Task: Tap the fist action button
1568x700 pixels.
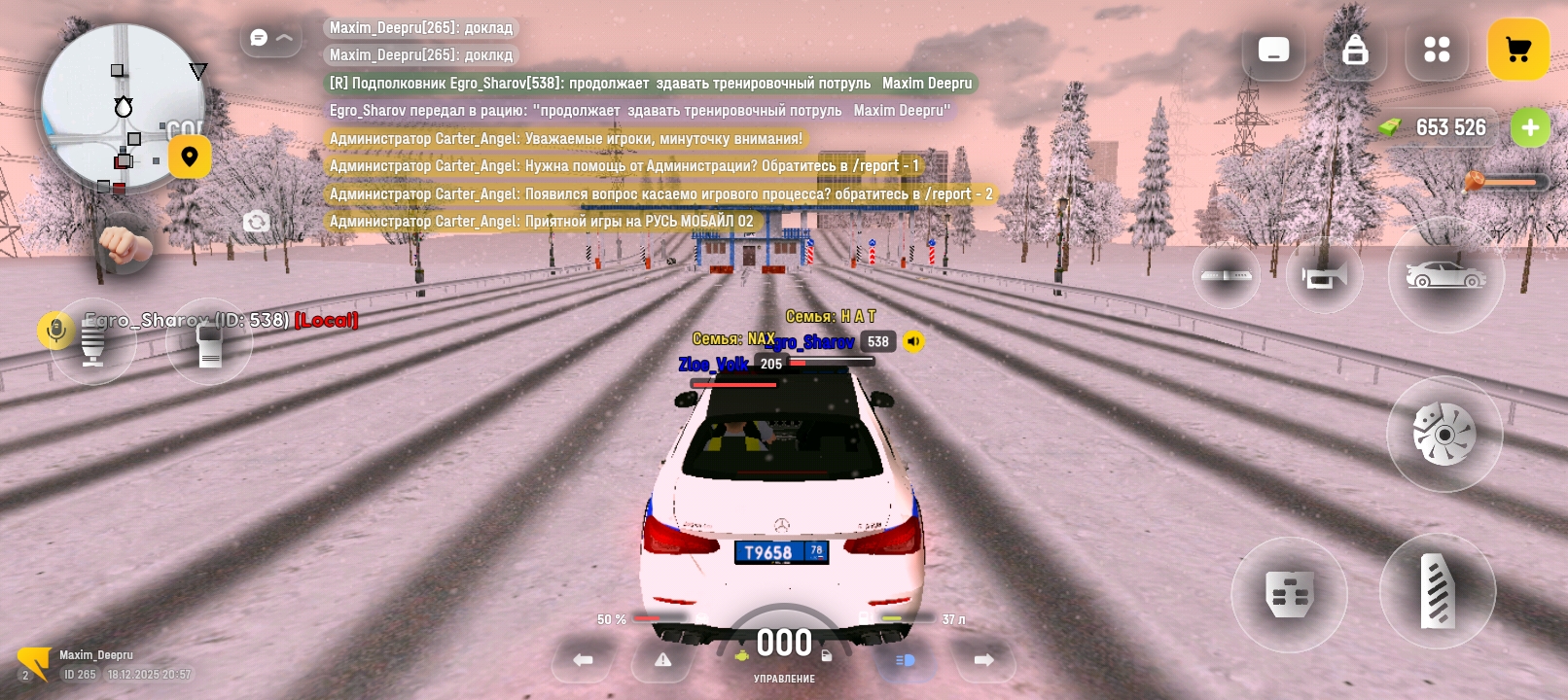Action: pyautogui.click(x=124, y=244)
